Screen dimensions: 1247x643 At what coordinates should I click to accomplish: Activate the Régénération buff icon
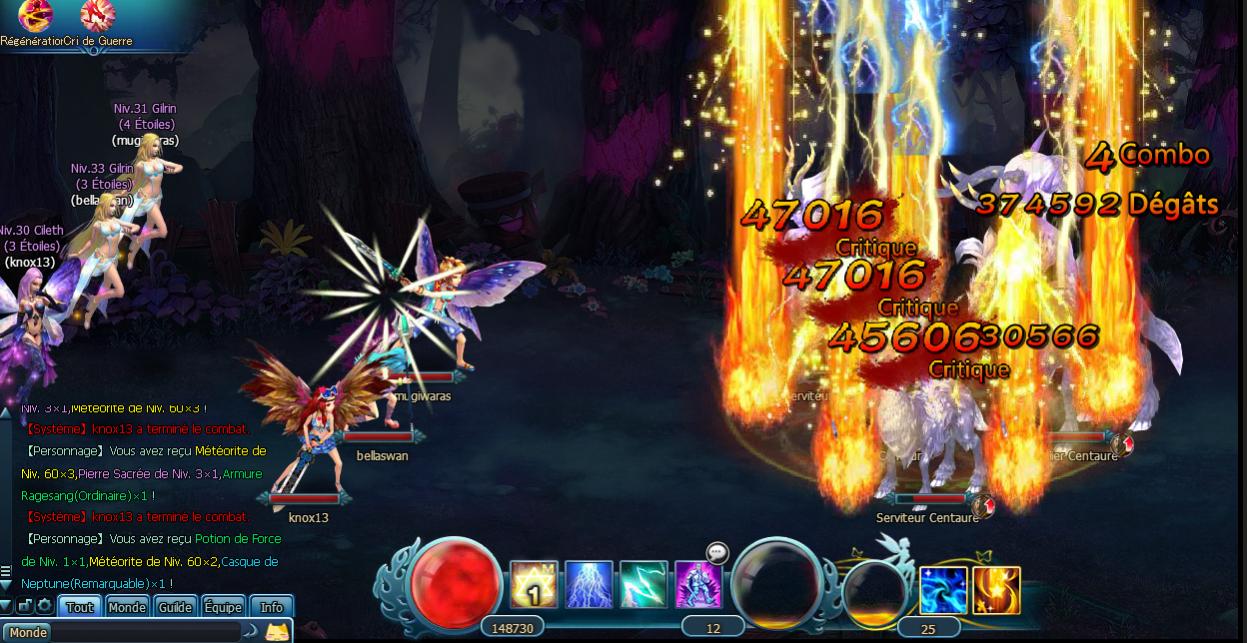click(x=35, y=15)
